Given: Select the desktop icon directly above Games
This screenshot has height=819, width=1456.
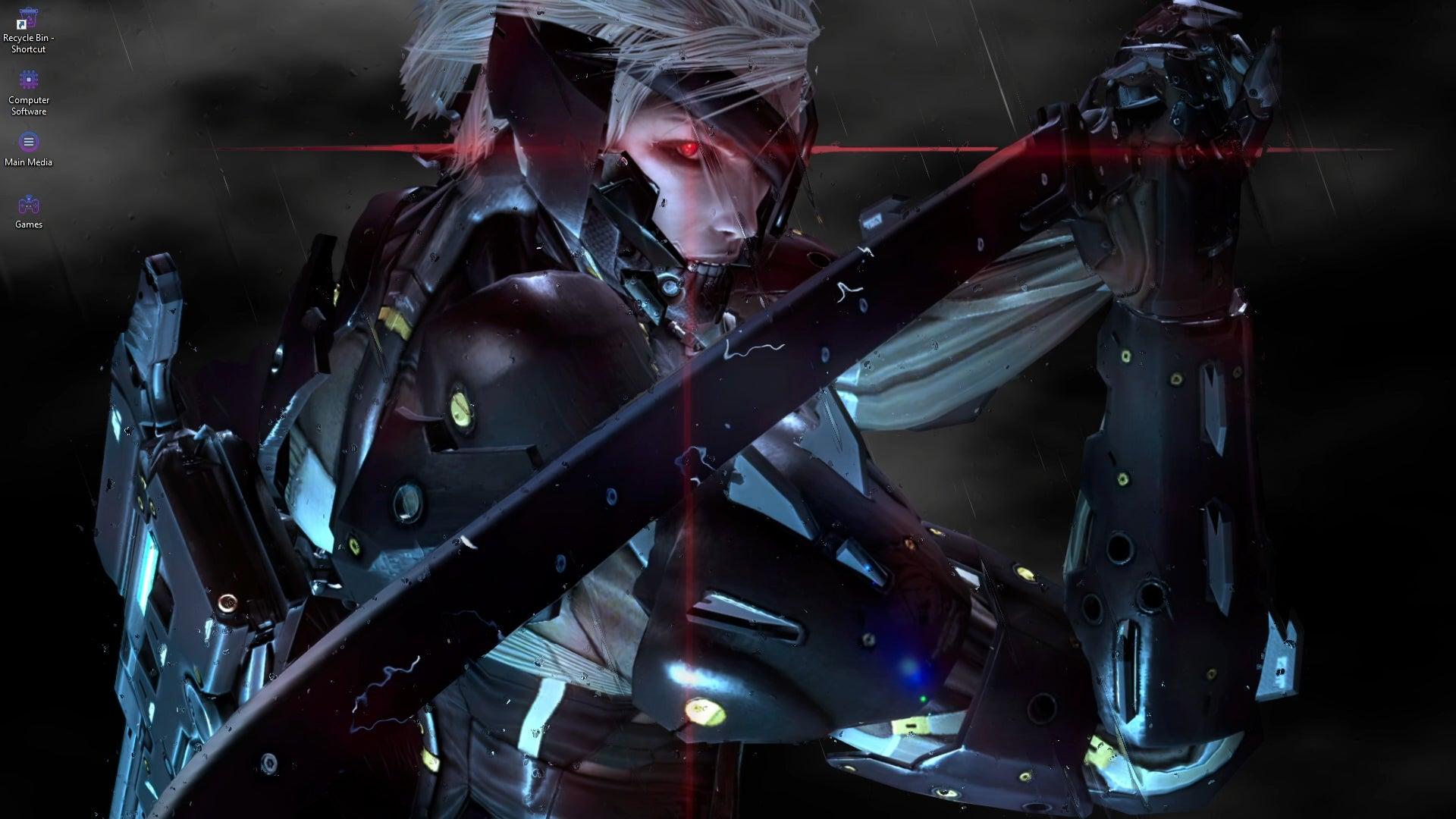Looking at the screenshot, I should click(29, 143).
